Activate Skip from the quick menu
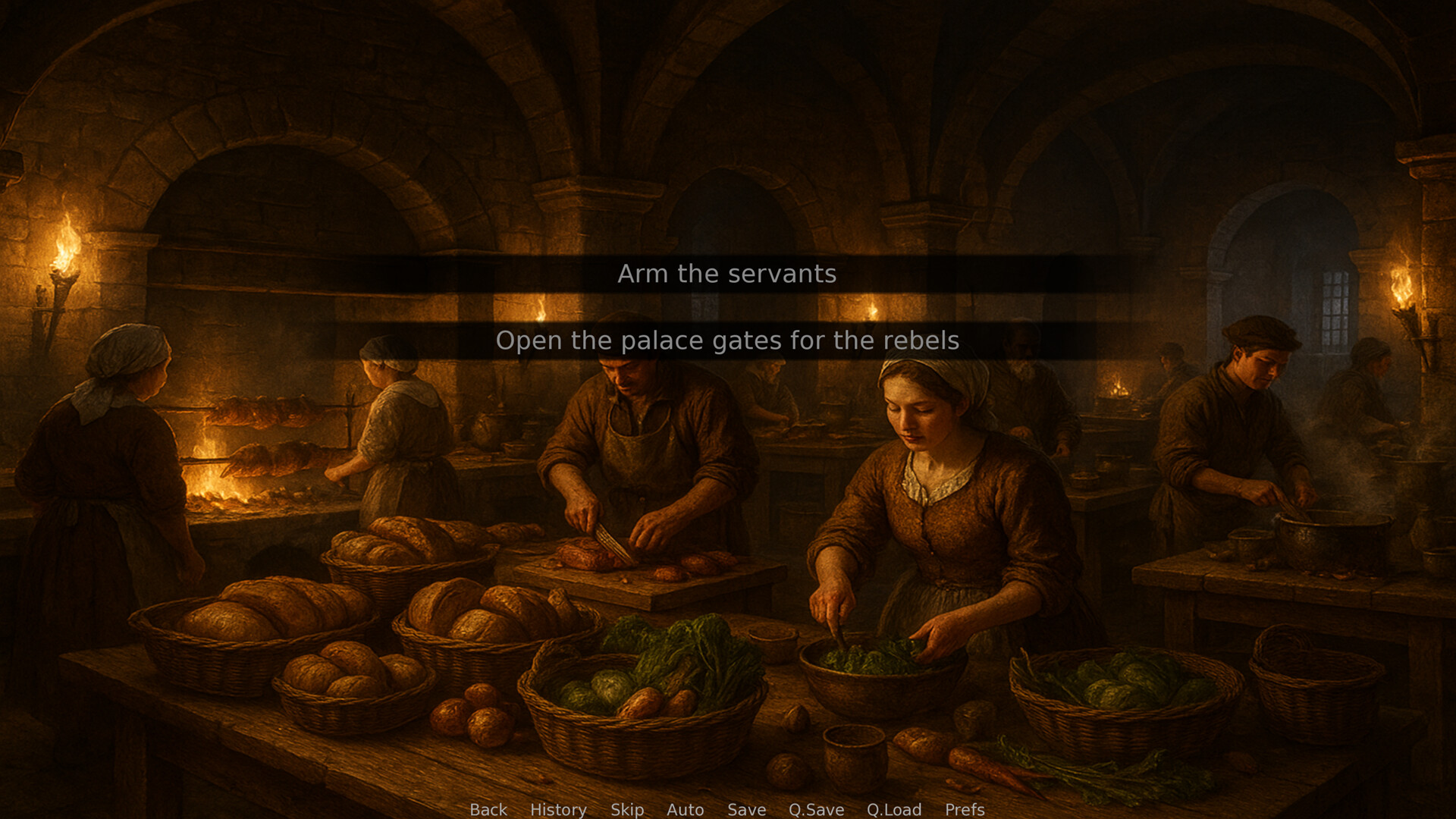 click(626, 810)
